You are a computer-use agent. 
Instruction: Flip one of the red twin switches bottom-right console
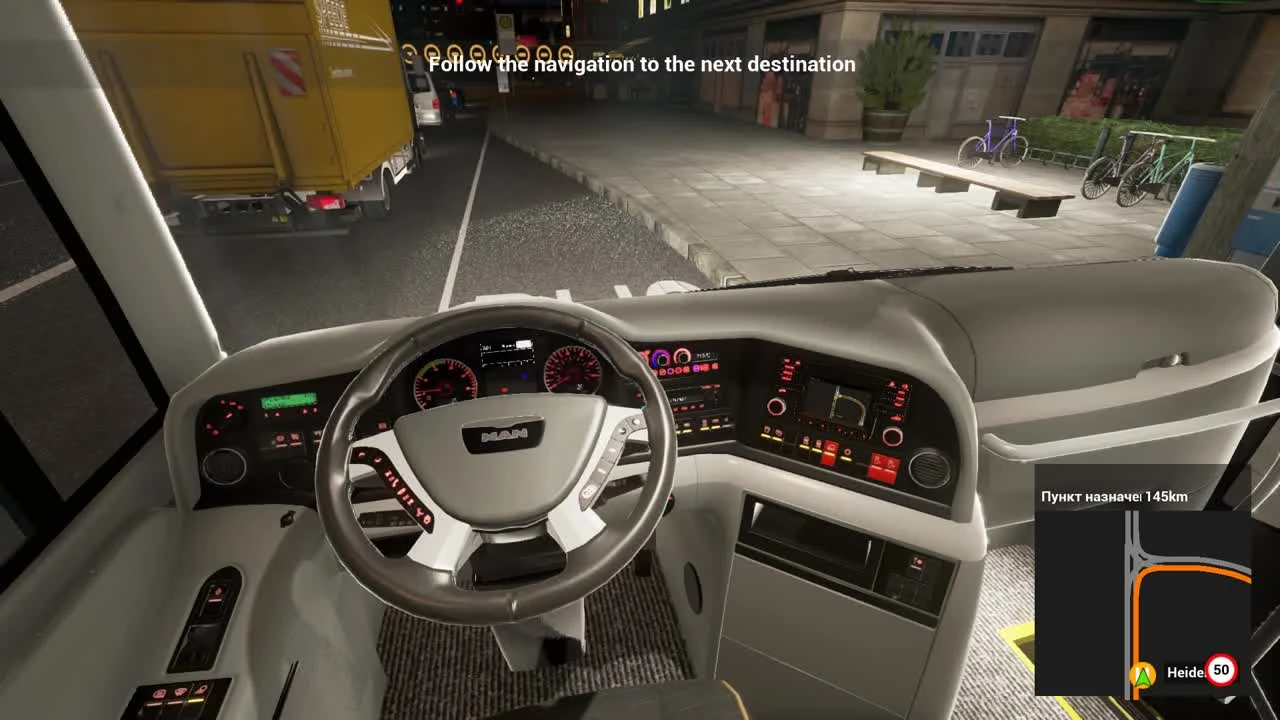tap(883, 468)
